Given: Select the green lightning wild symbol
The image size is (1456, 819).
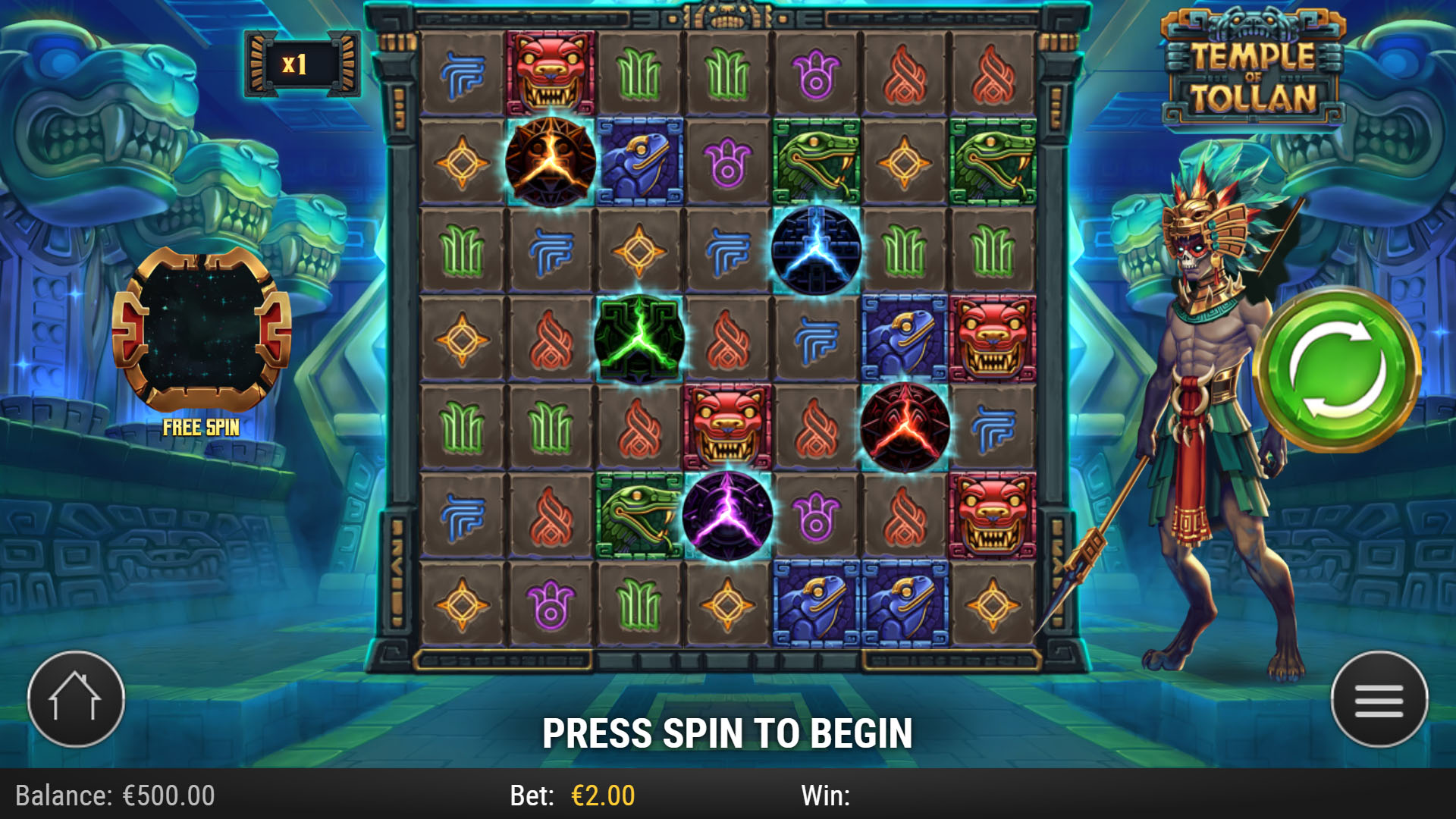Looking at the screenshot, I should (640, 340).
